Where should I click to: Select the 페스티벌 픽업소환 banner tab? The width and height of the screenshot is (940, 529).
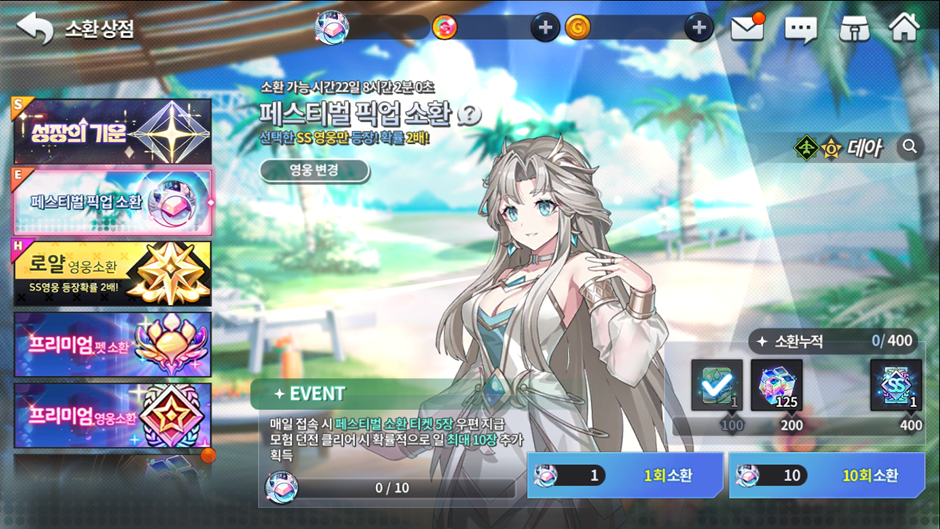pyautogui.click(x=112, y=202)
